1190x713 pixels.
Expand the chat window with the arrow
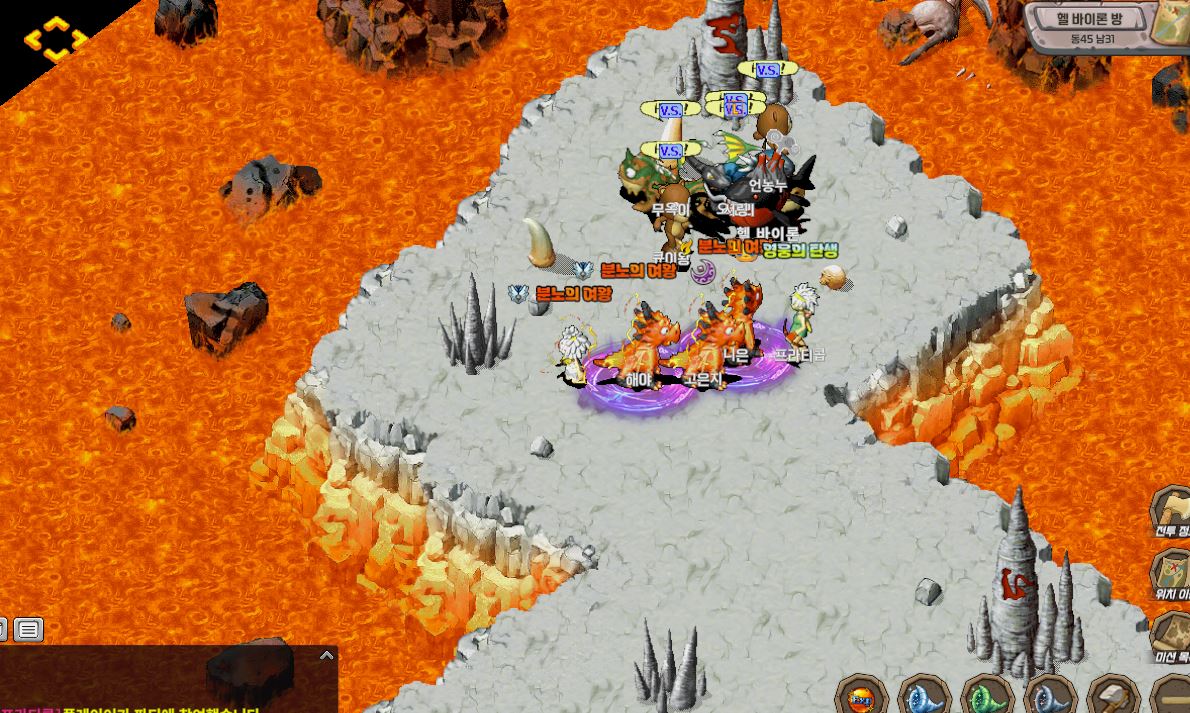[326, 656]
